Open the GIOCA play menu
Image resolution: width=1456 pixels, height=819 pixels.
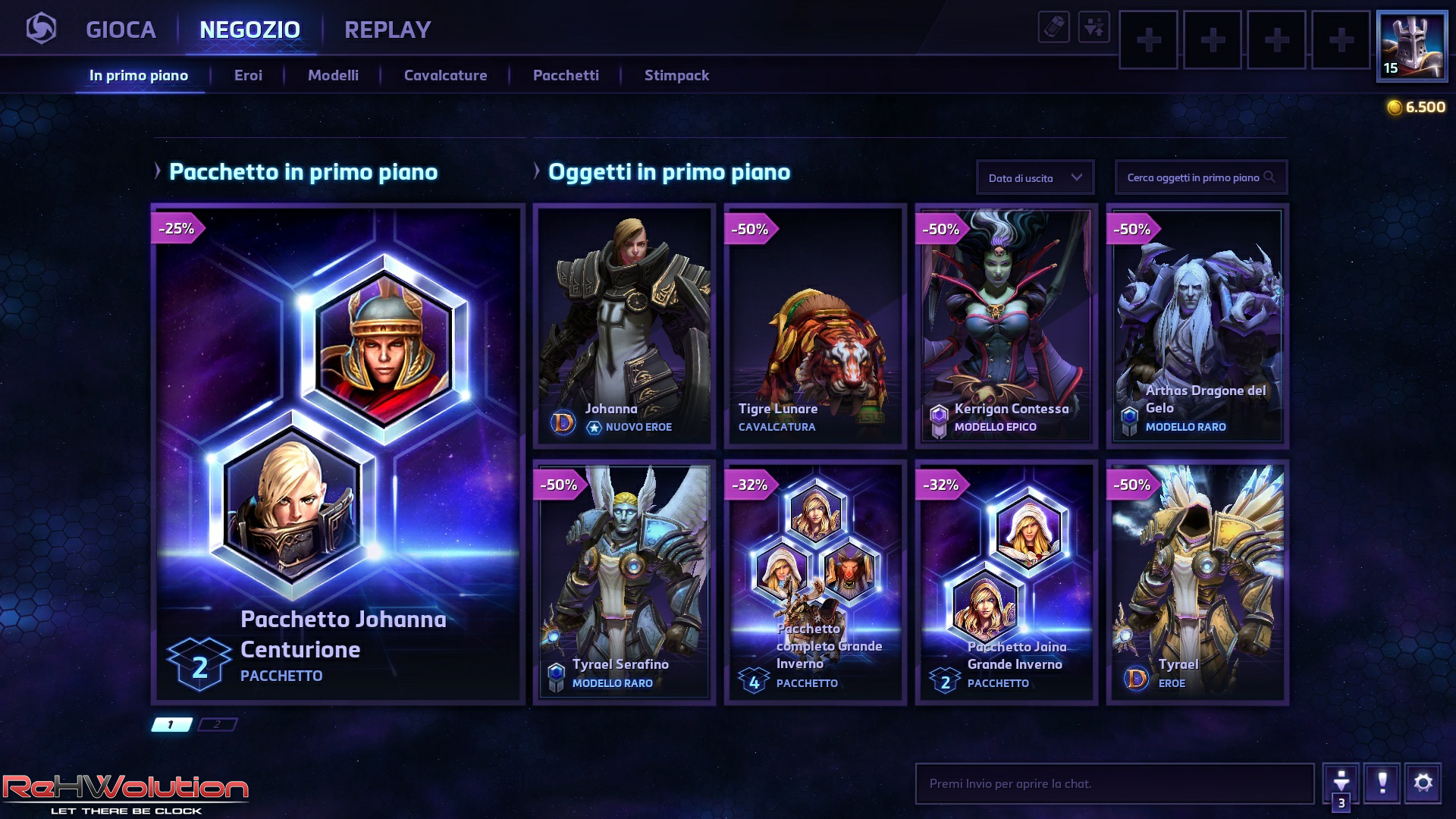click(121, 30)
